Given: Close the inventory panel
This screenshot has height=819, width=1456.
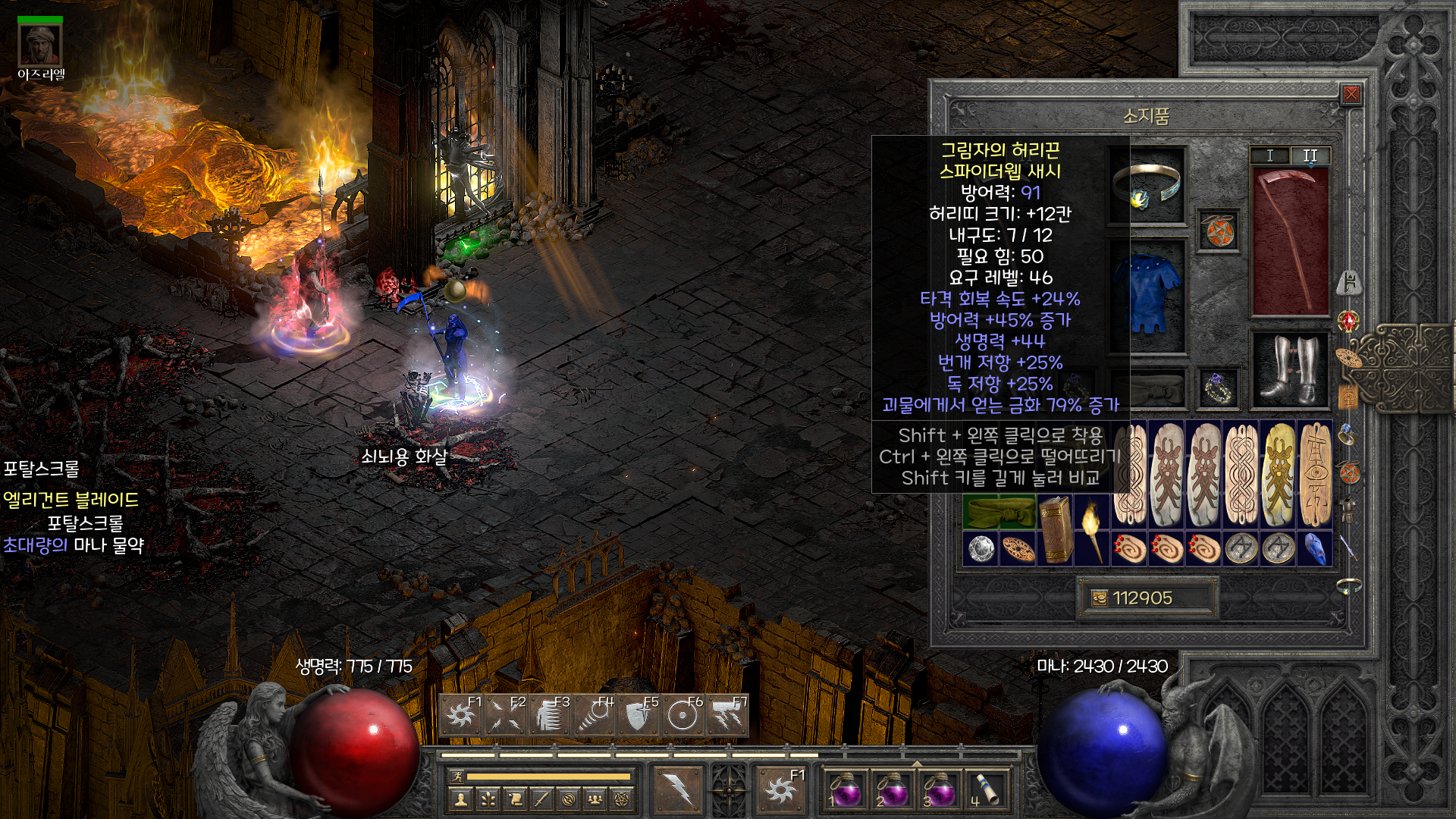Looking at the screenshot, I should [1351, 94].
